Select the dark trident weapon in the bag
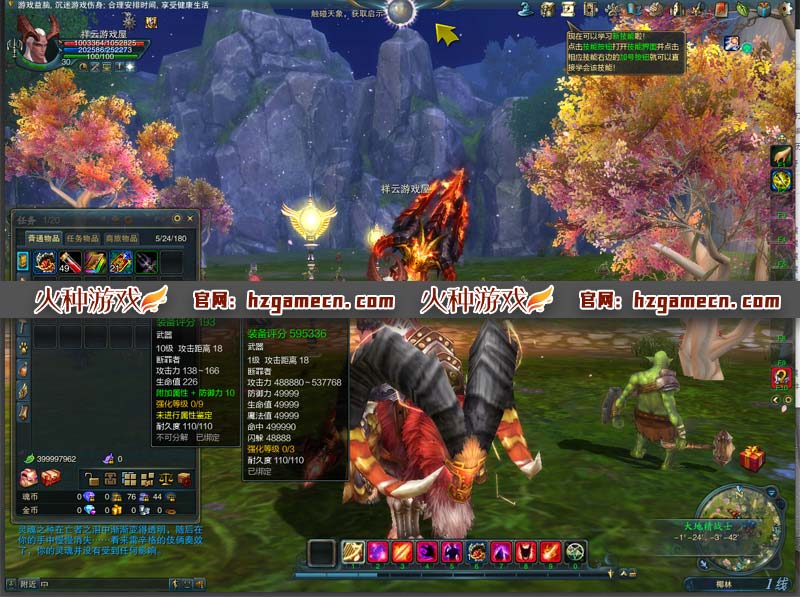The width and height of the screenshot is (800, 597). pos(147,263)
